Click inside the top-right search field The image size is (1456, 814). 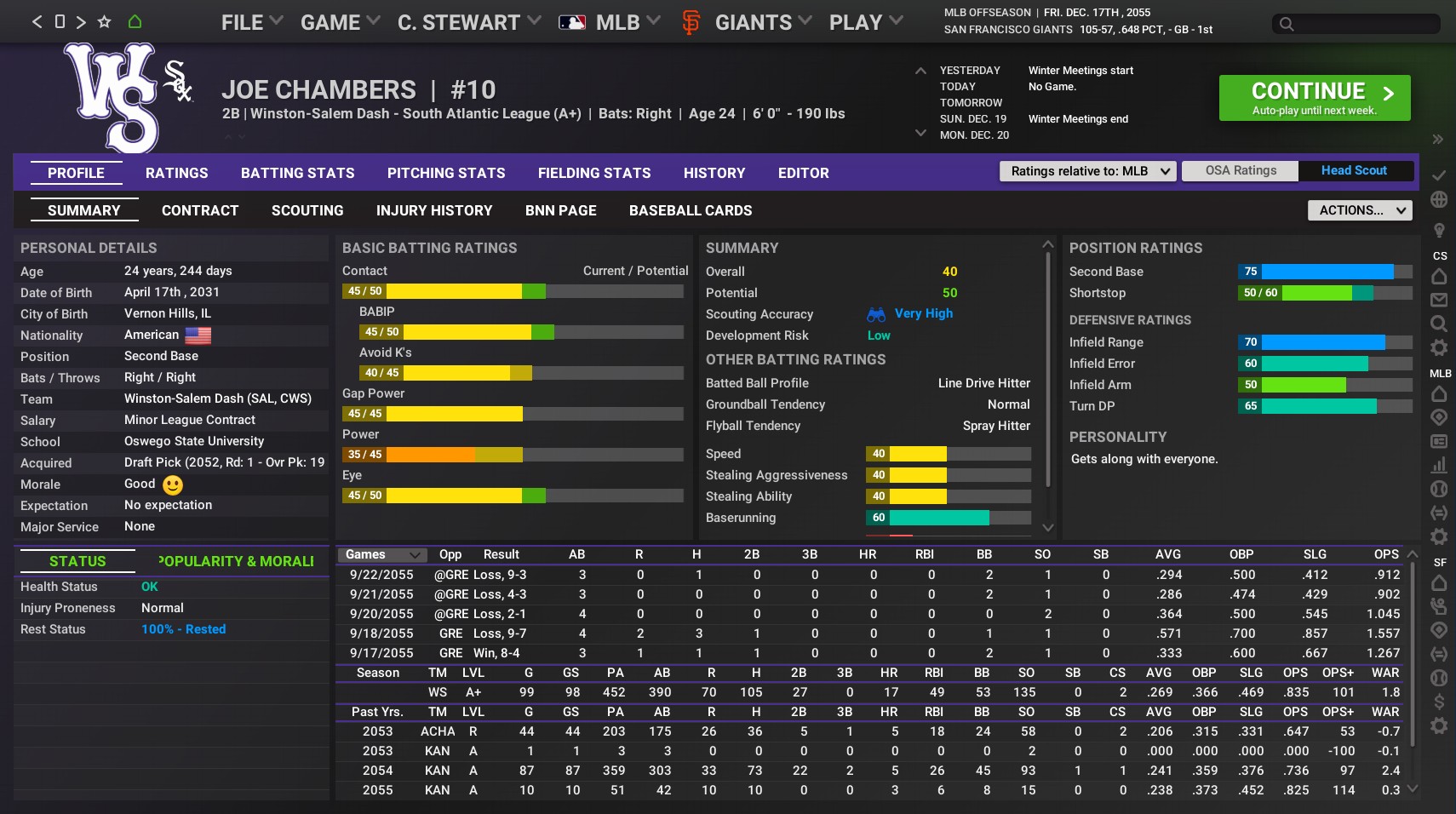coord(1354,25)
